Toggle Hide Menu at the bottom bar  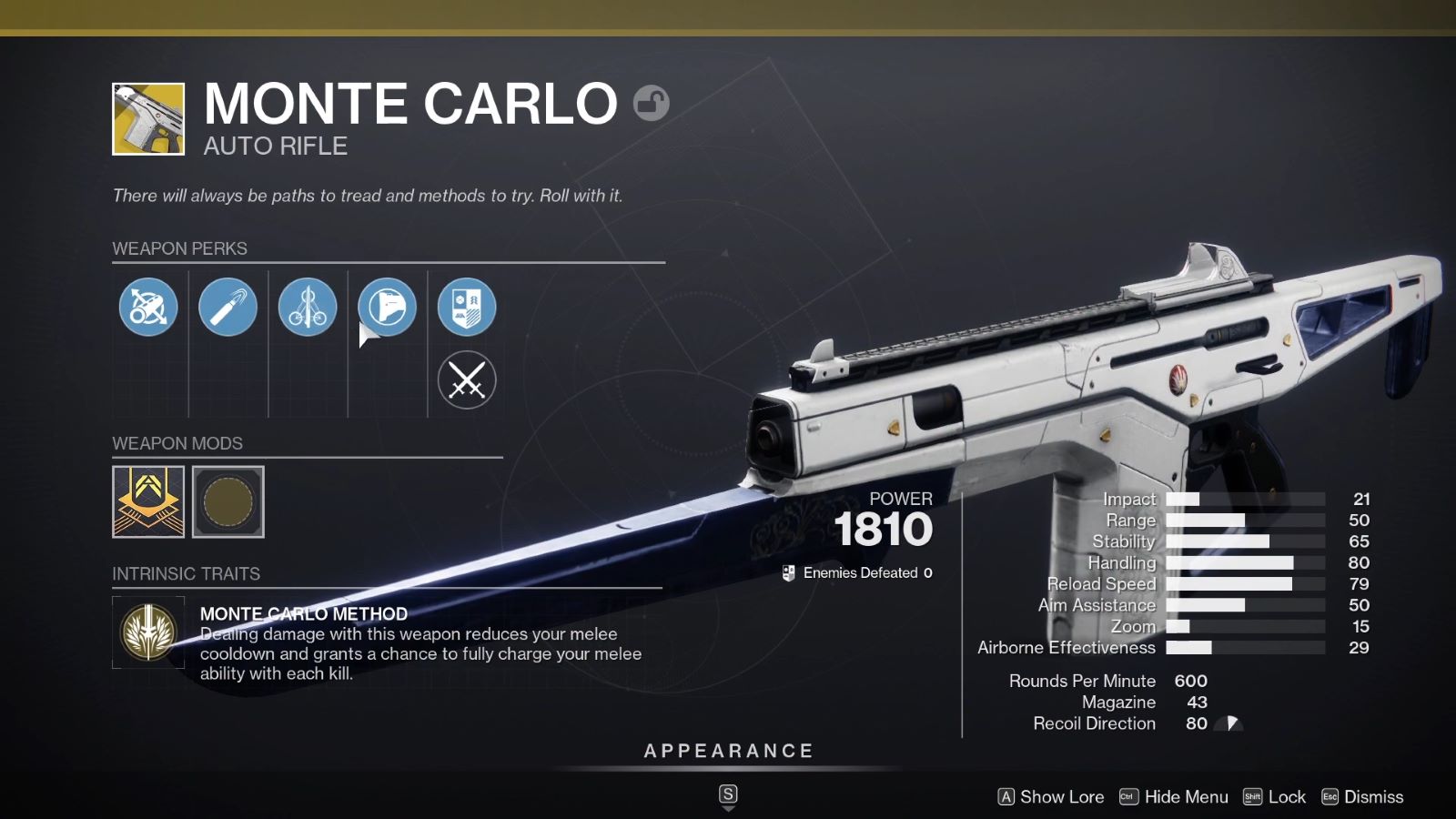[1176, 796]
